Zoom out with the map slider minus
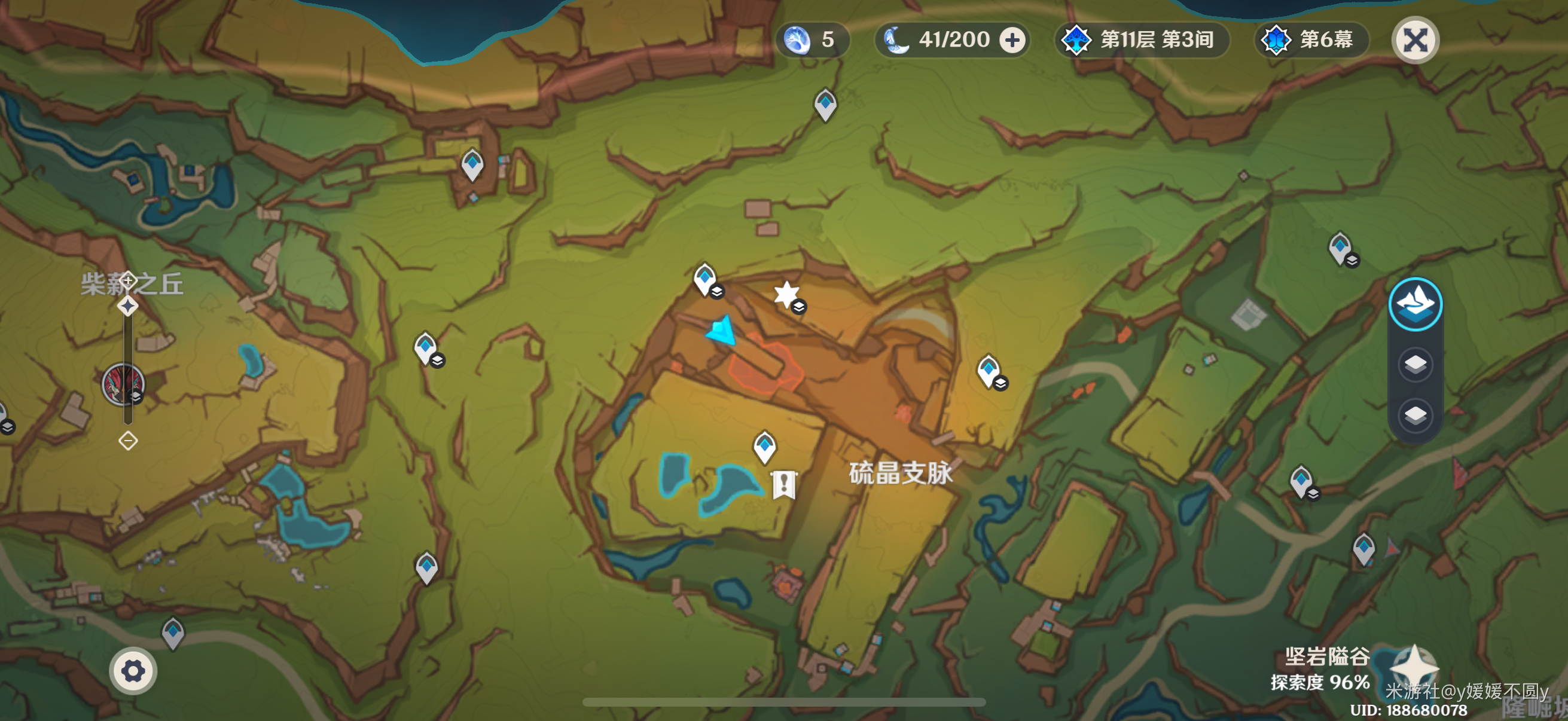This screenshot has width=1568, height=721. tap(128, 440)
